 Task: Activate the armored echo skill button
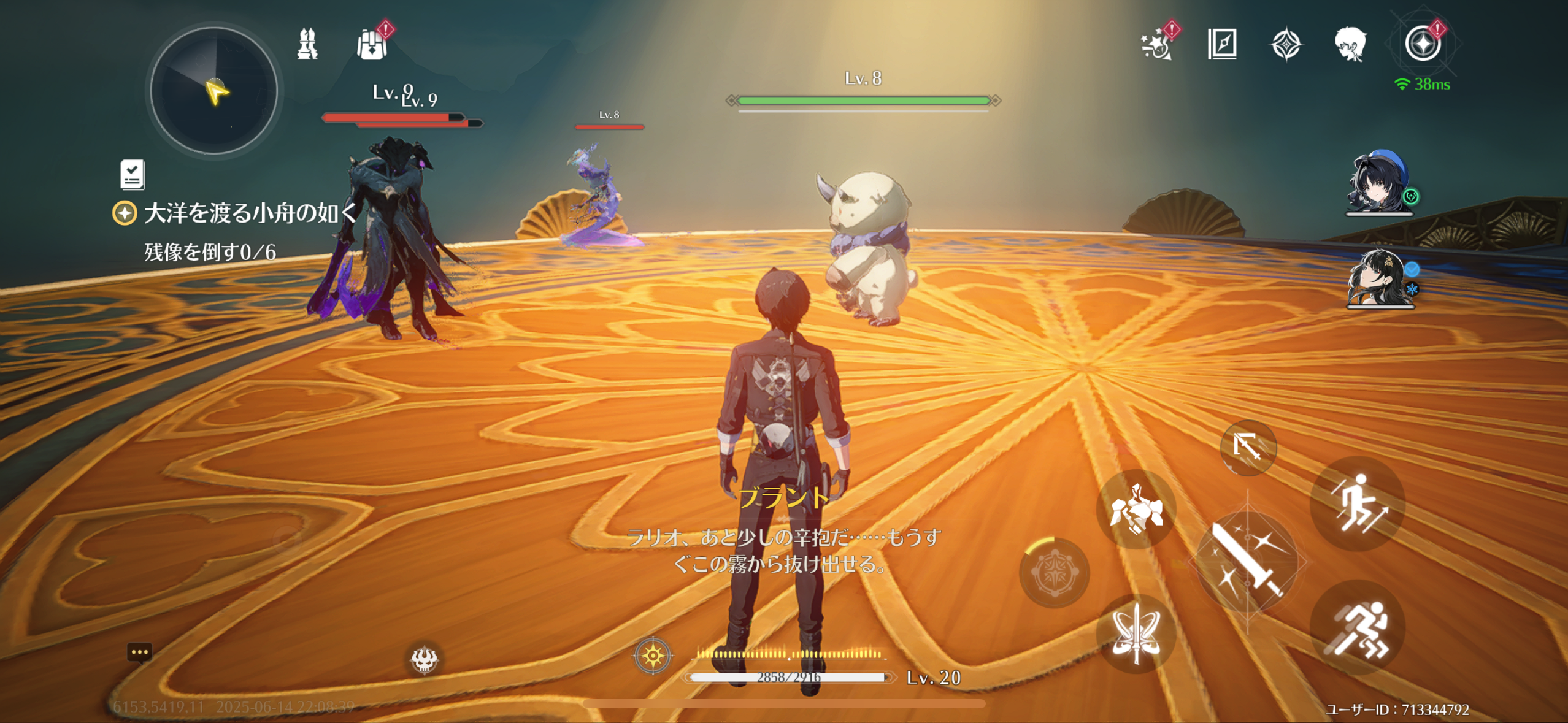(1136, 509)
